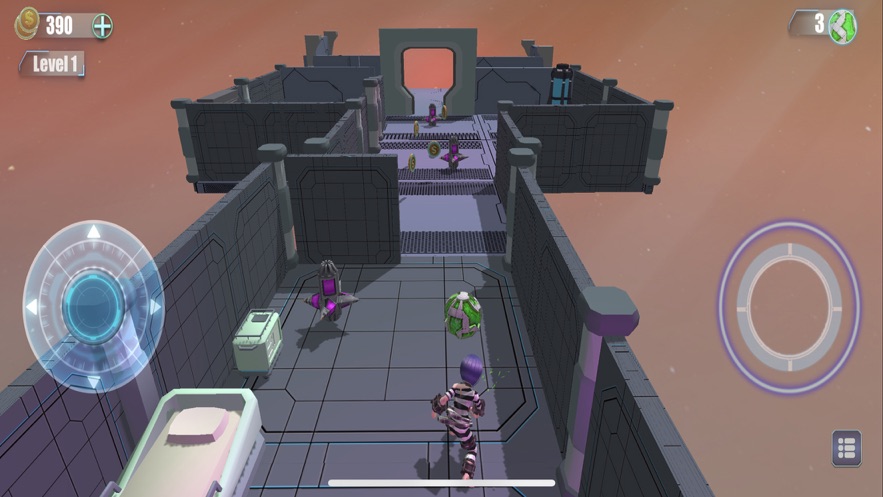
Task: Tap the circular action button
Action: point(788,292)
